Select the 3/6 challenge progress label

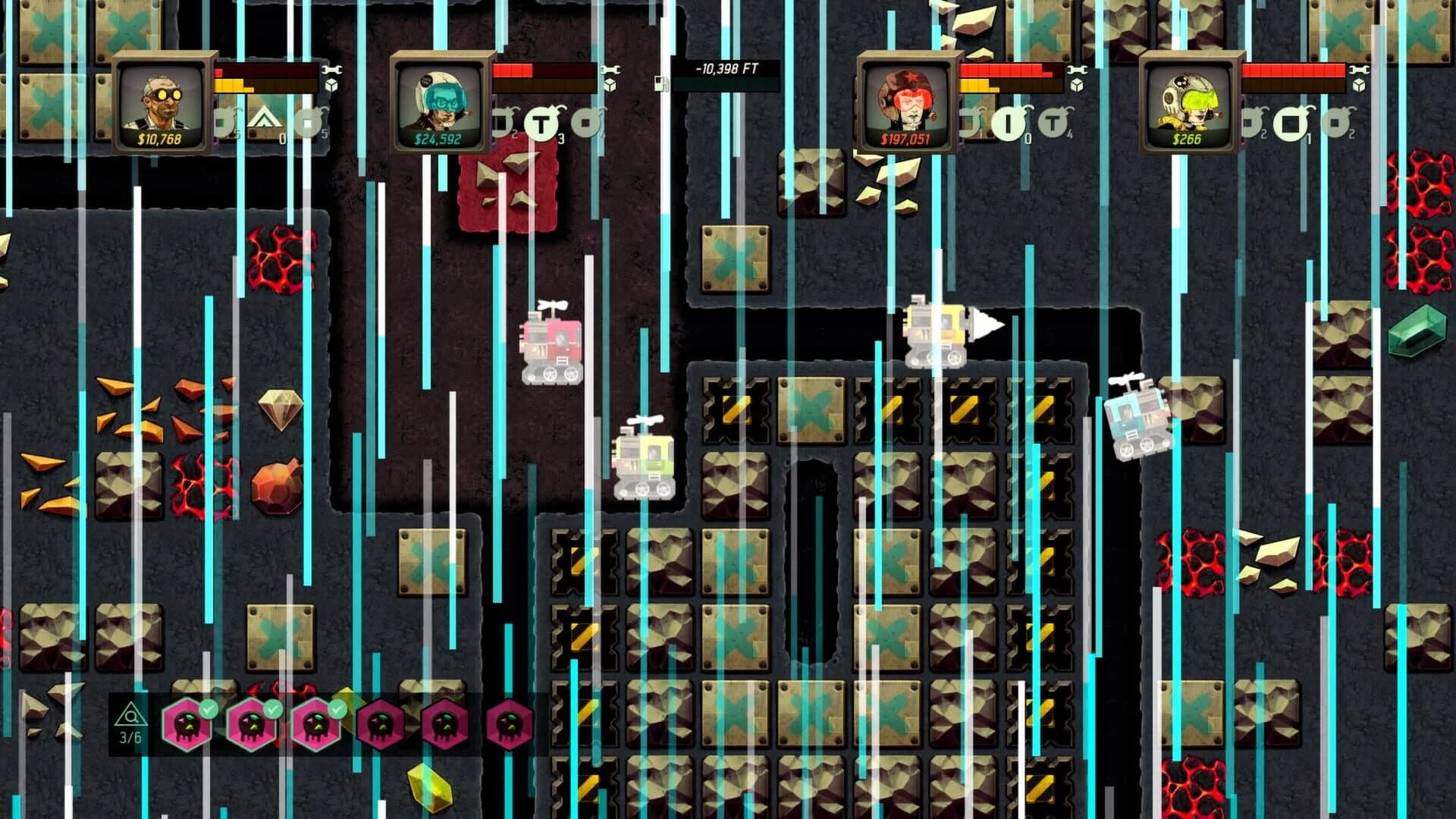(130, 737)
